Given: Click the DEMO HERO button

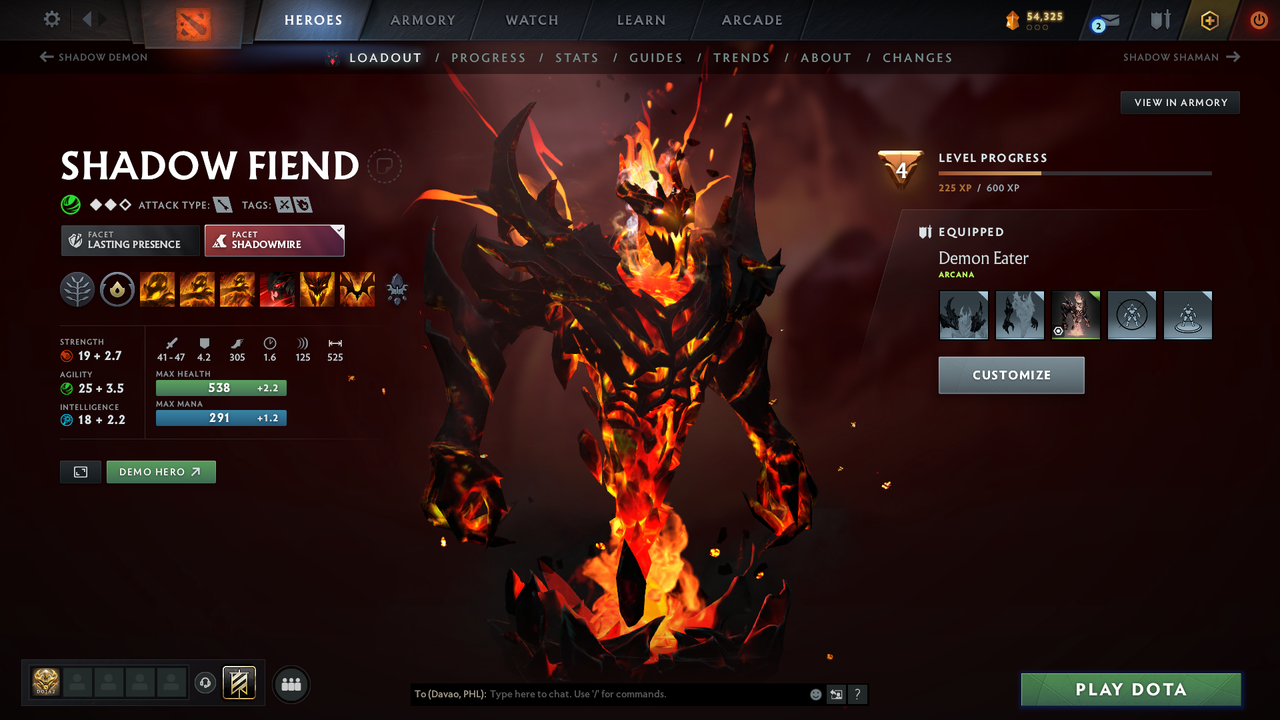Looking at the screenshot, I should [x=161, y=471].
